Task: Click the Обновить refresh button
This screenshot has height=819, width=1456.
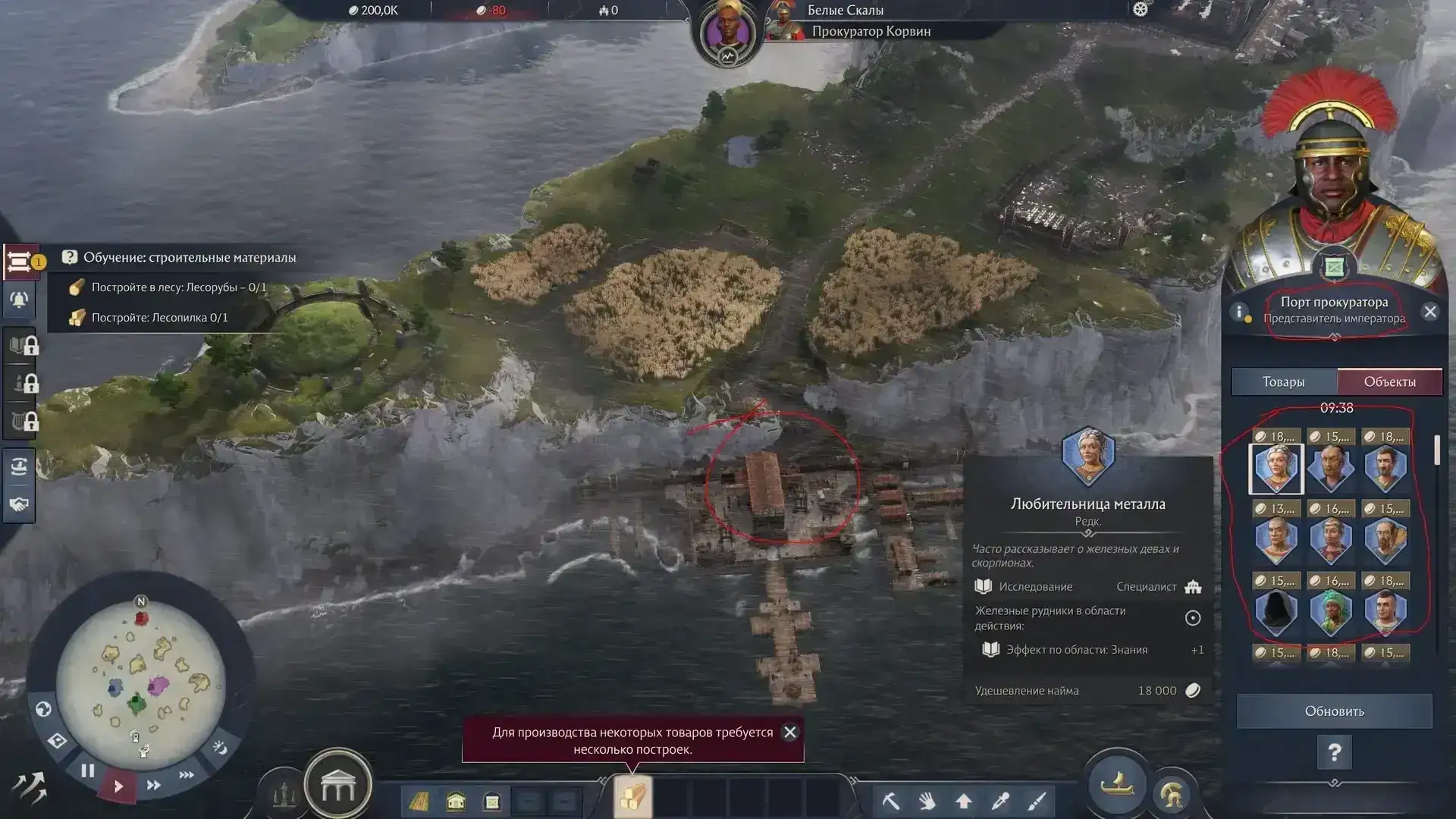Action: 1334,711
